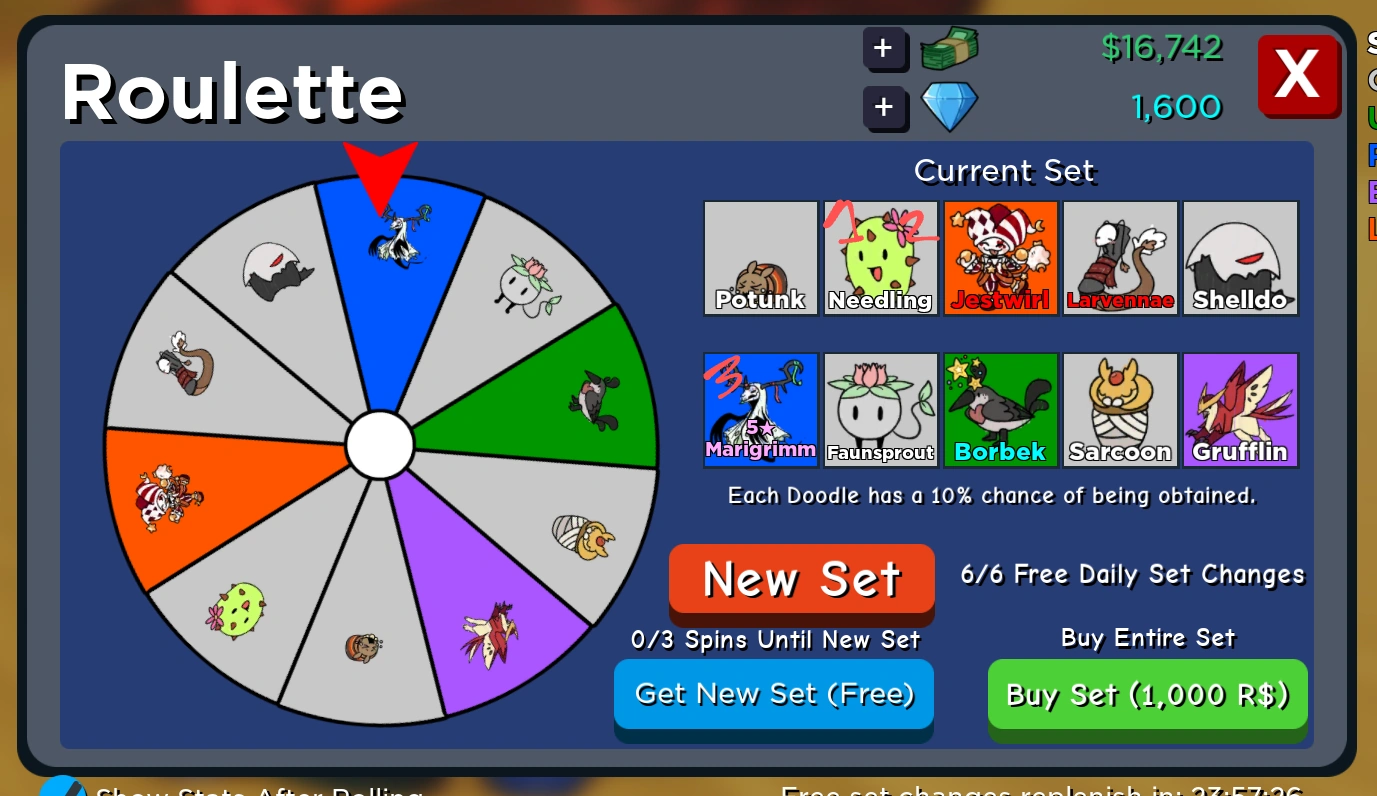Select the Faunsprout doodle in Current Set
1377x796 pixels.
880,409
